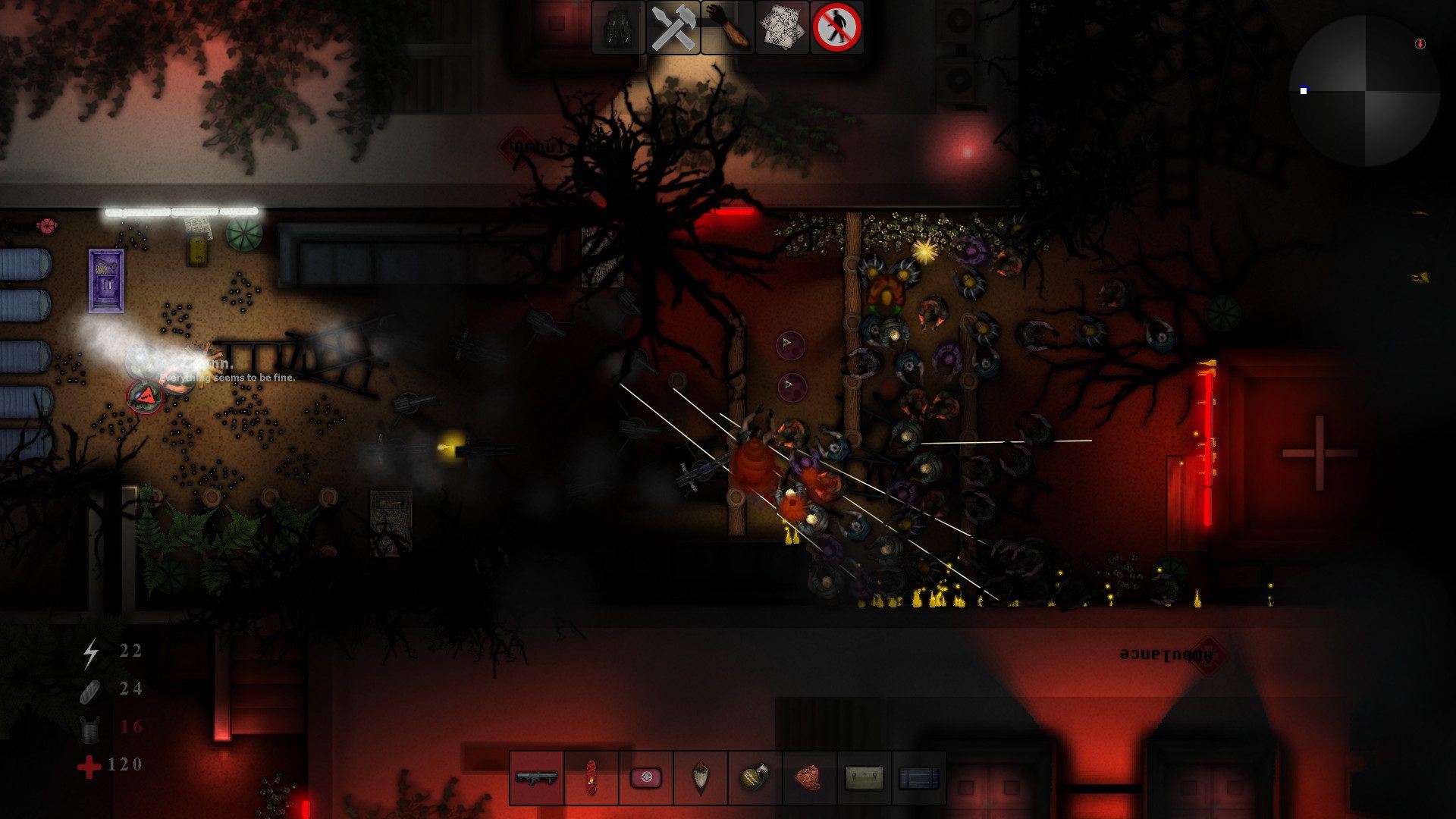Click the severed arm icon
The height and width of the screenshot is (819, 1456).
(x=728, y=28)
